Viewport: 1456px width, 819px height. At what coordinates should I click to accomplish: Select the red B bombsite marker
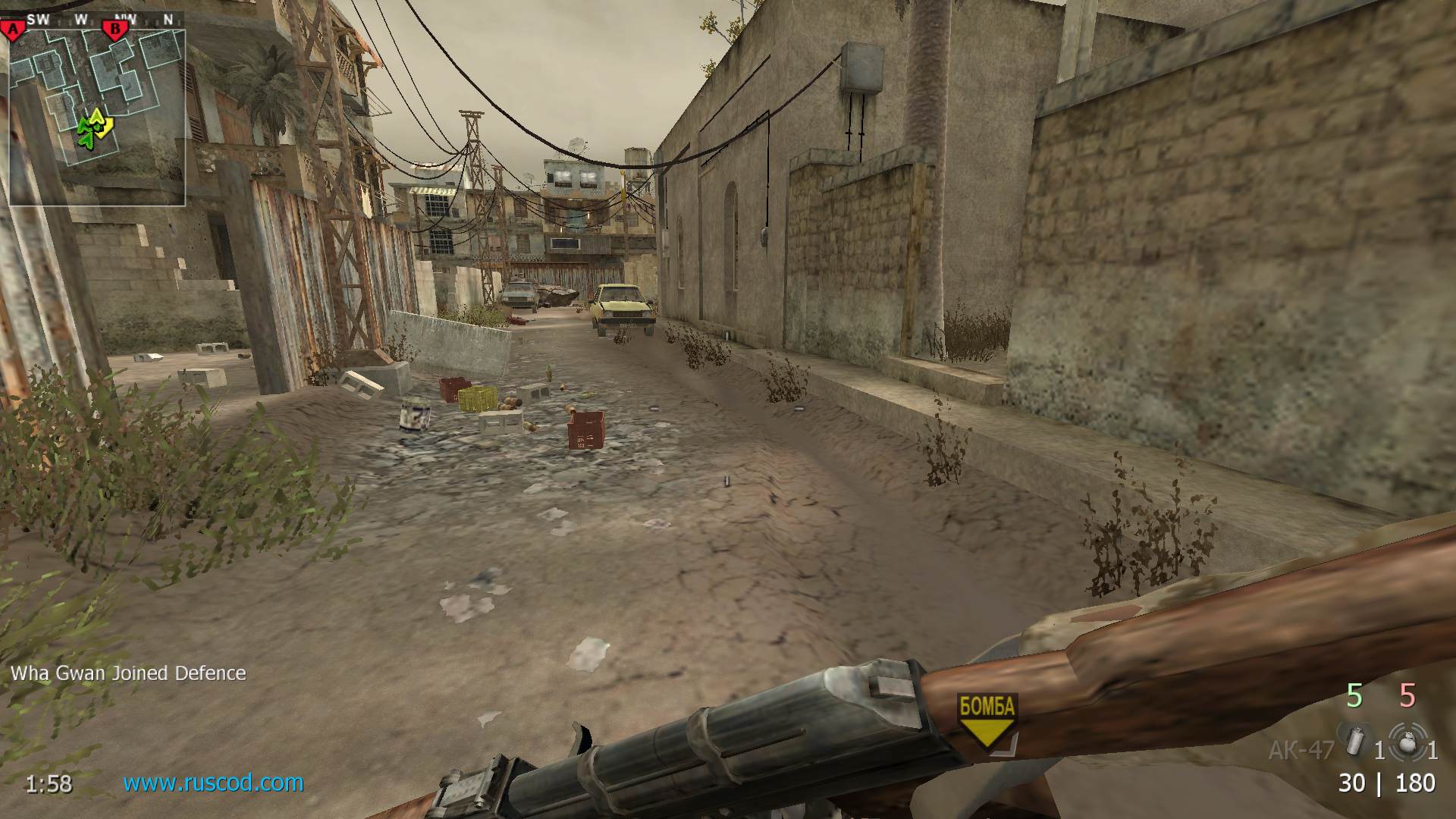[115, 30]
